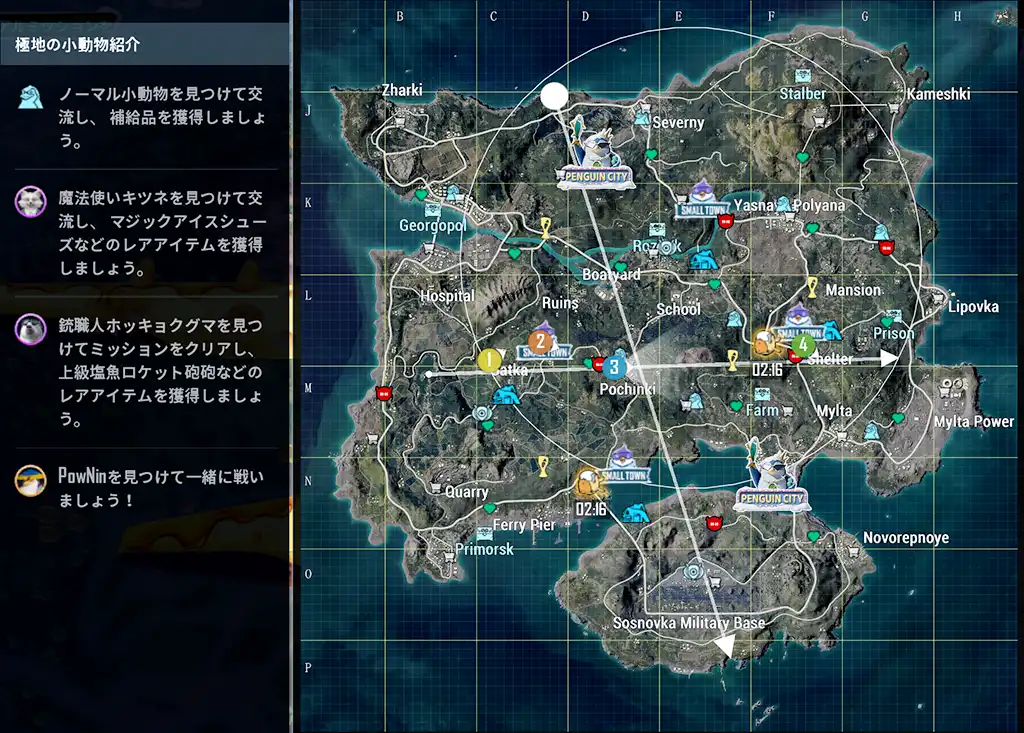Click the Small Town marker south of Pochinki
Viewport: 1024px width, 733px height.
click(x=625, y=465)
